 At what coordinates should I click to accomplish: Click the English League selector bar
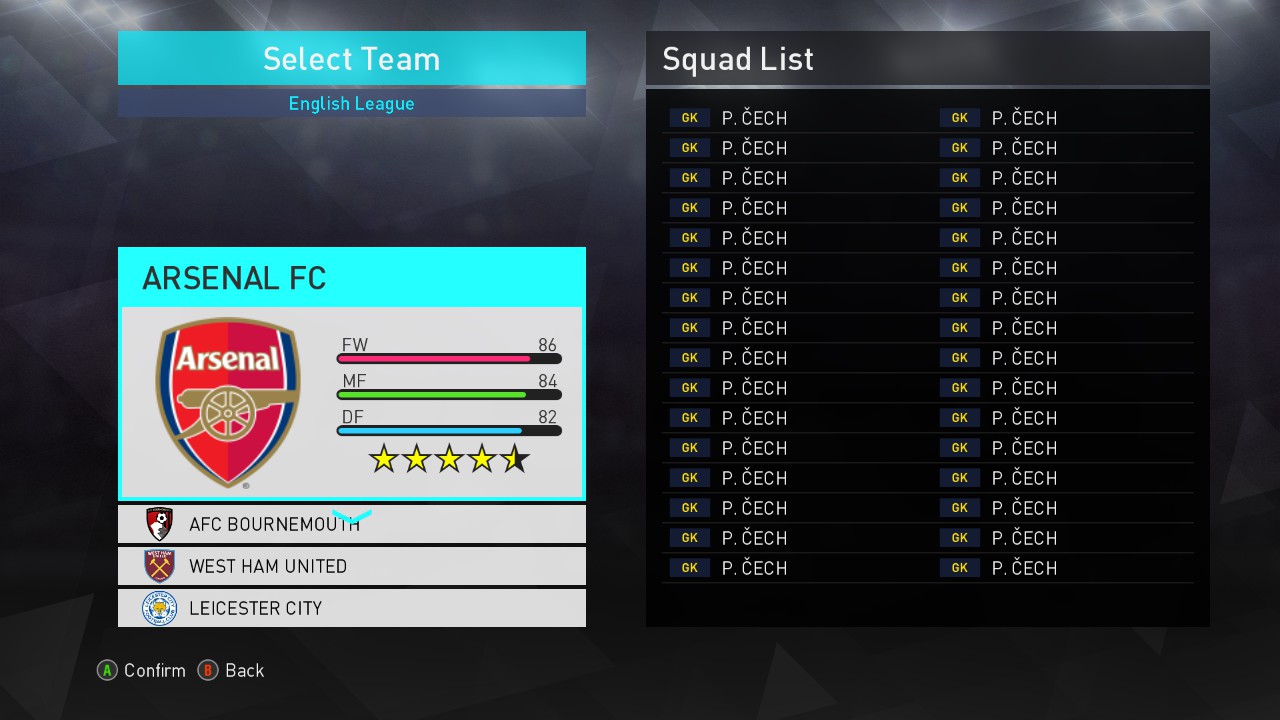point(351,103)
